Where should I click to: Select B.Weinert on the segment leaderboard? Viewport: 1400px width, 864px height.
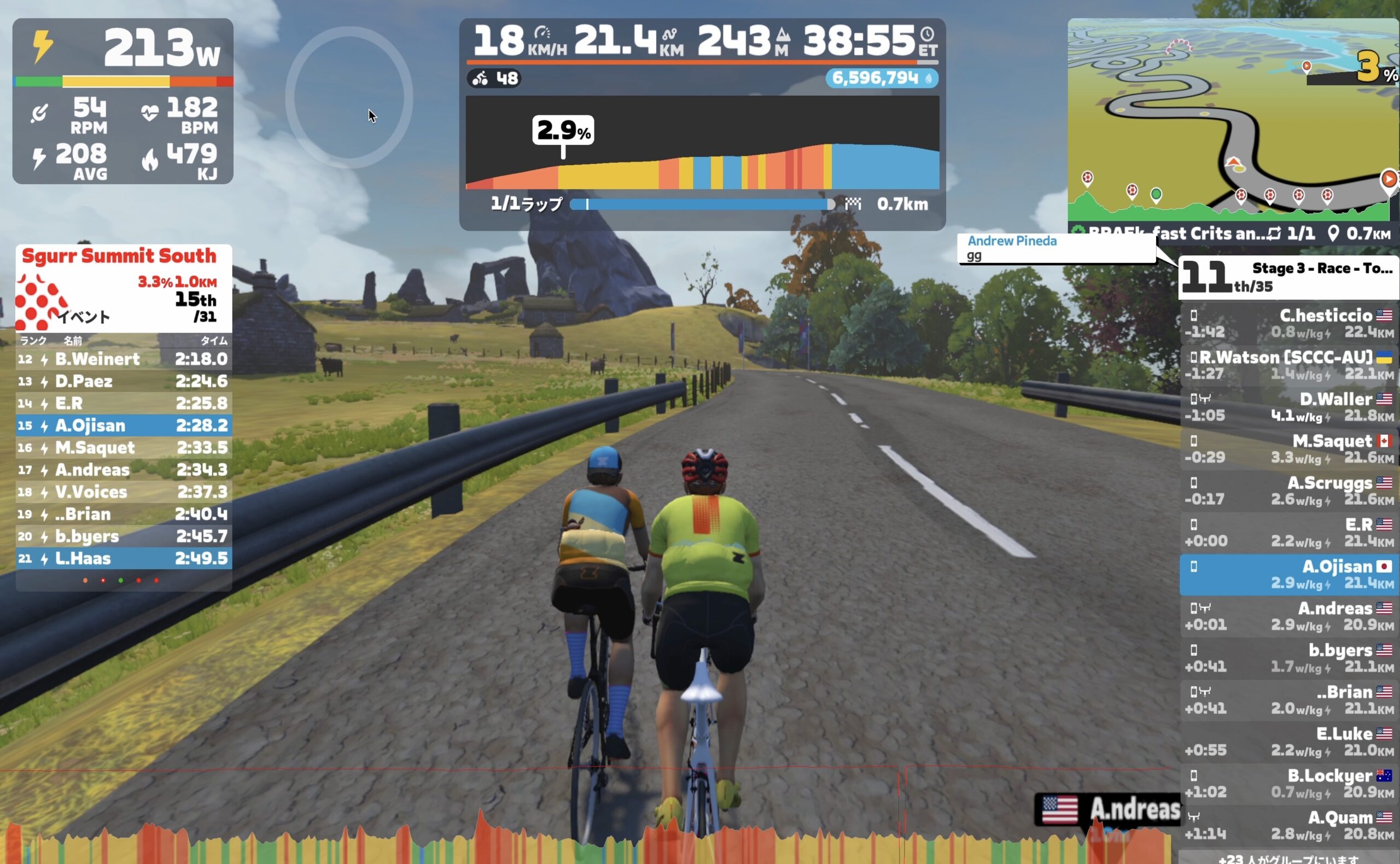[124, 359]
